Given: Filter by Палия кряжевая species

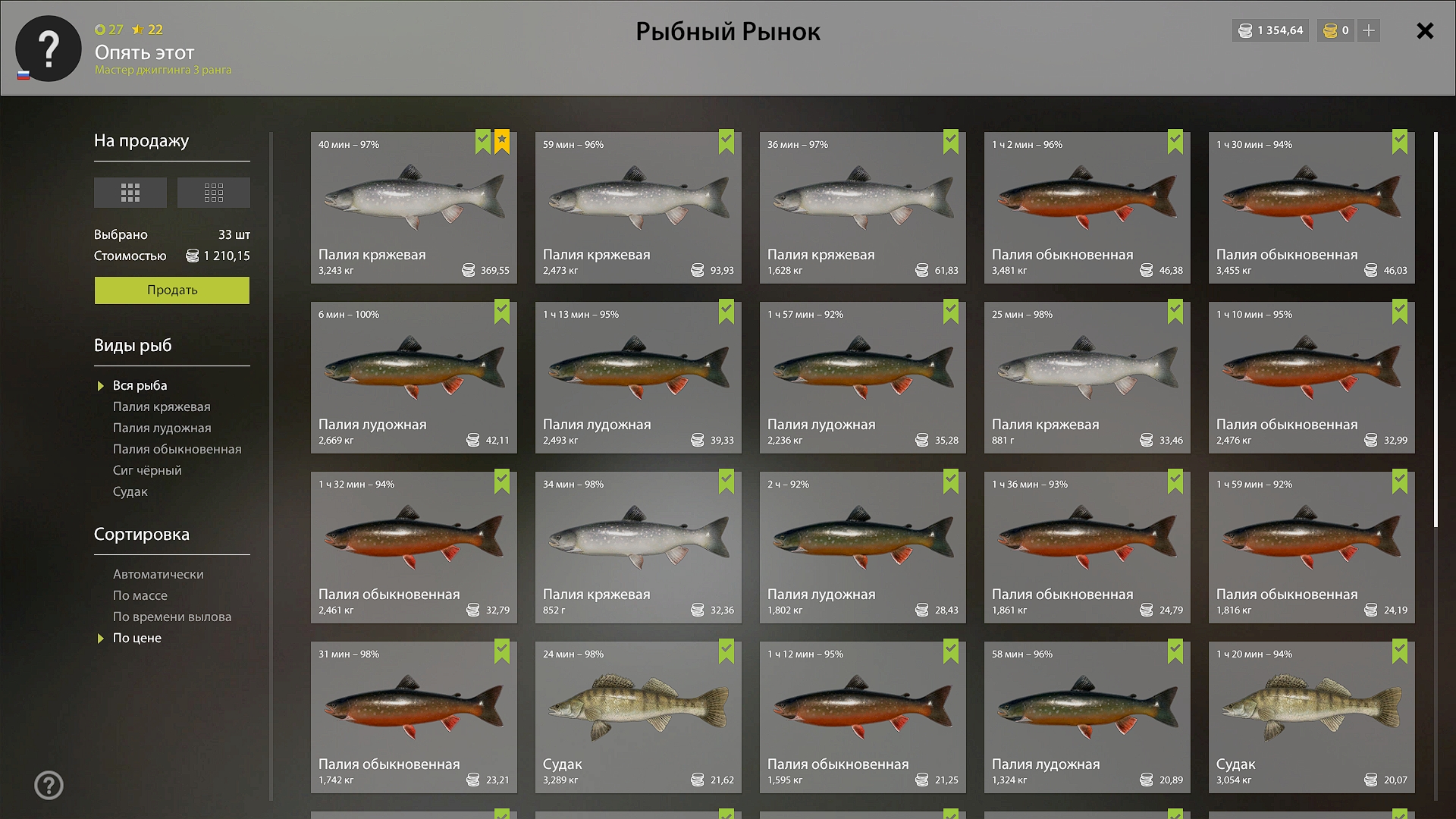Looking at the screenshot, I should 162,407.
